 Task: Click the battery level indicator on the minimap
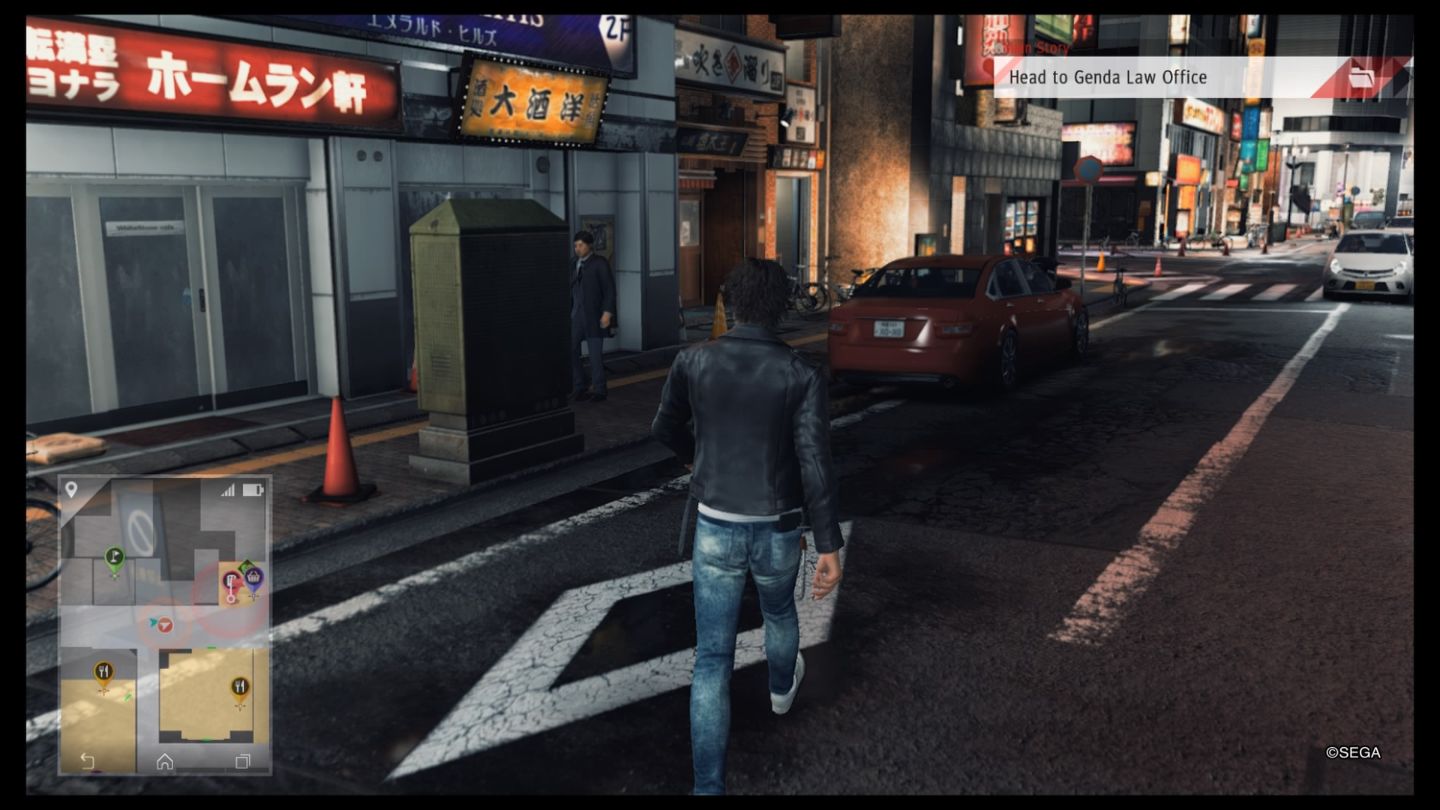pyautogui.click(x=253, y=488)
